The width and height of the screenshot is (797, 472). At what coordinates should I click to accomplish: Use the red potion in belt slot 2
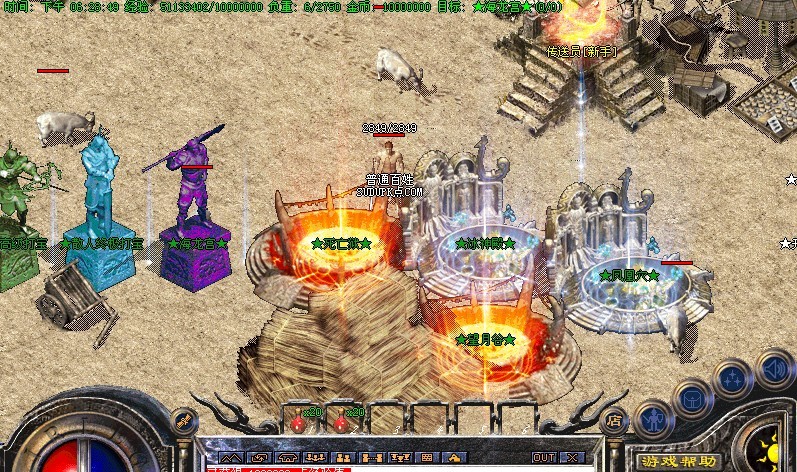[x=340, y=423]
